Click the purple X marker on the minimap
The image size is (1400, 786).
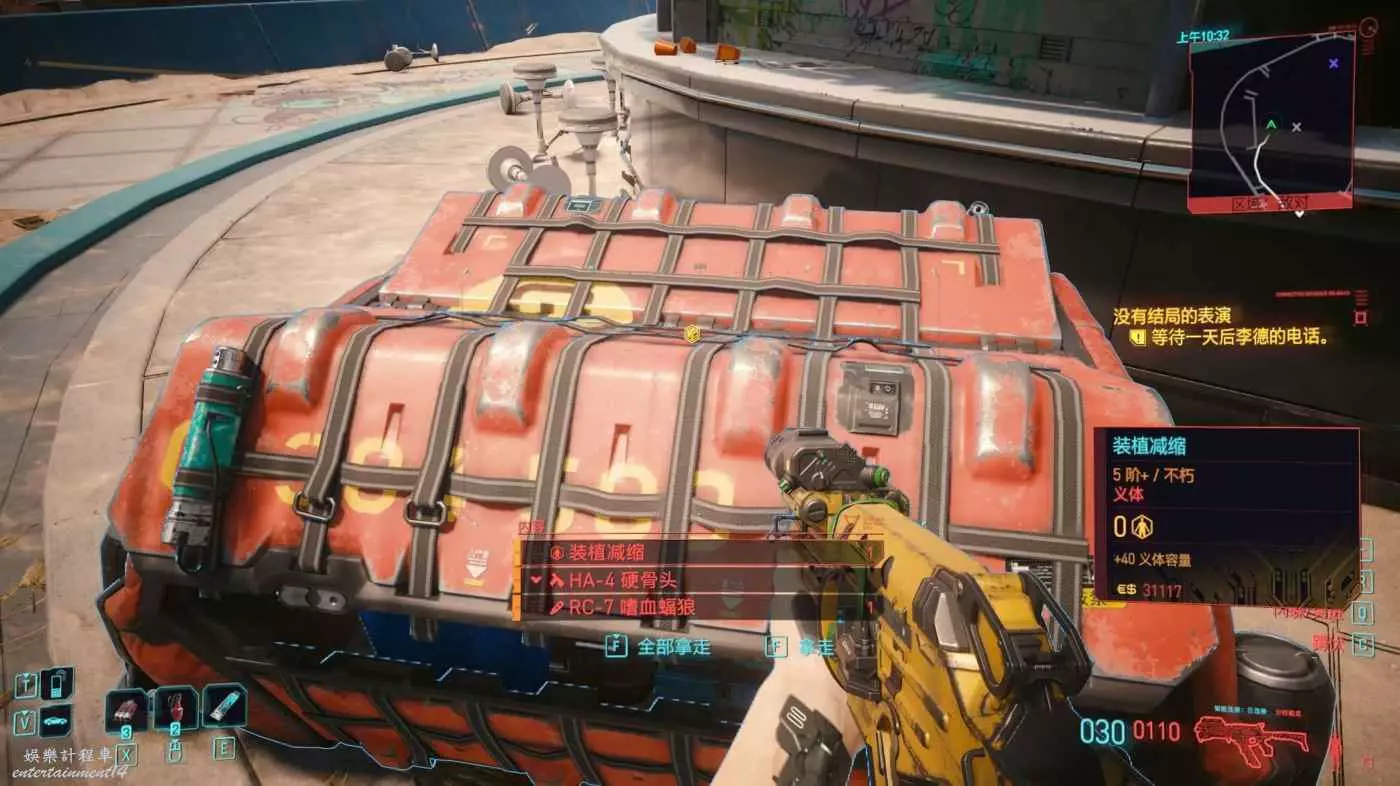point(1333,63)
